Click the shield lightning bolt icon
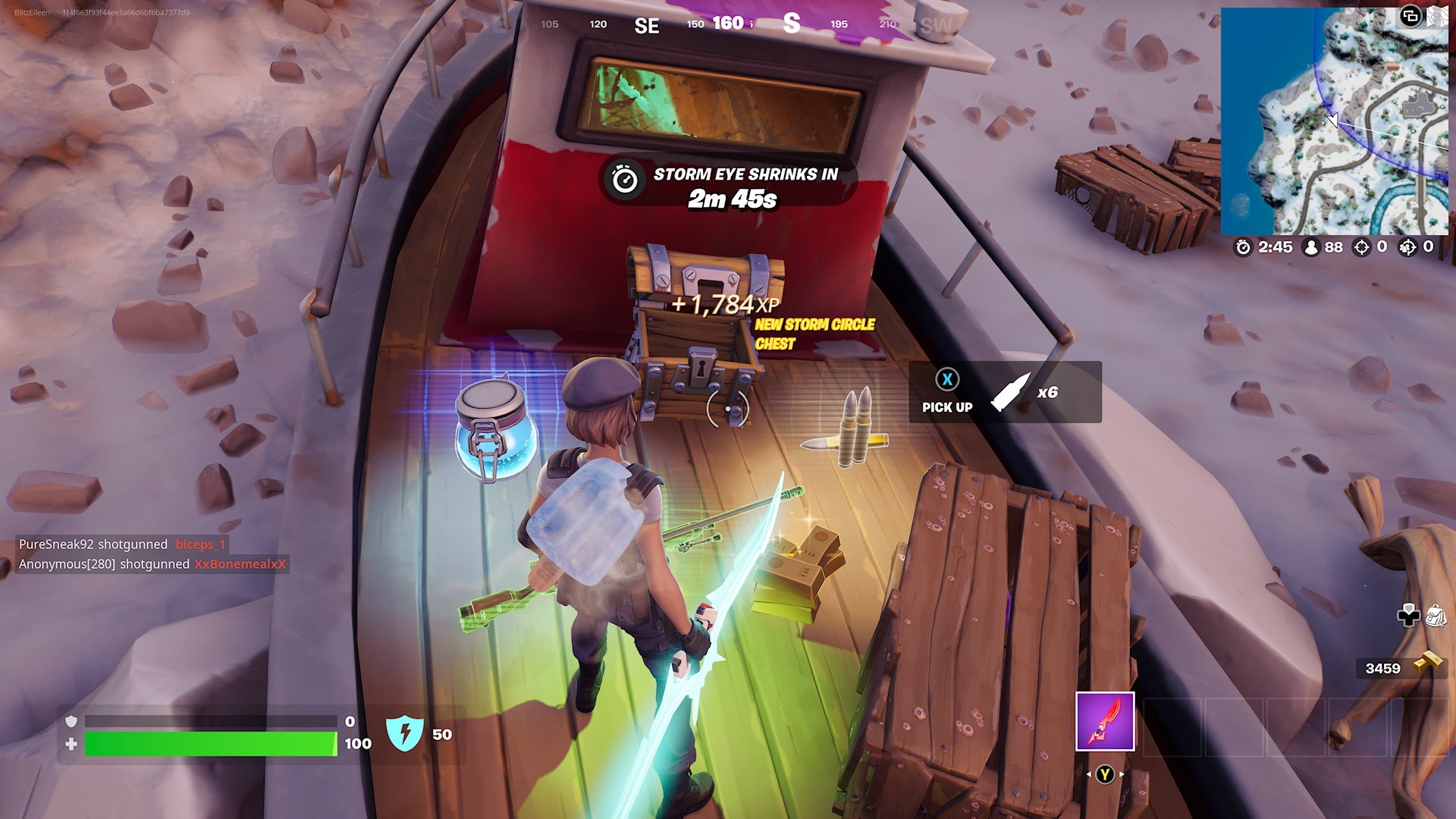The image size is (1456, 819). pyautogui.click(x=406, y=734)
